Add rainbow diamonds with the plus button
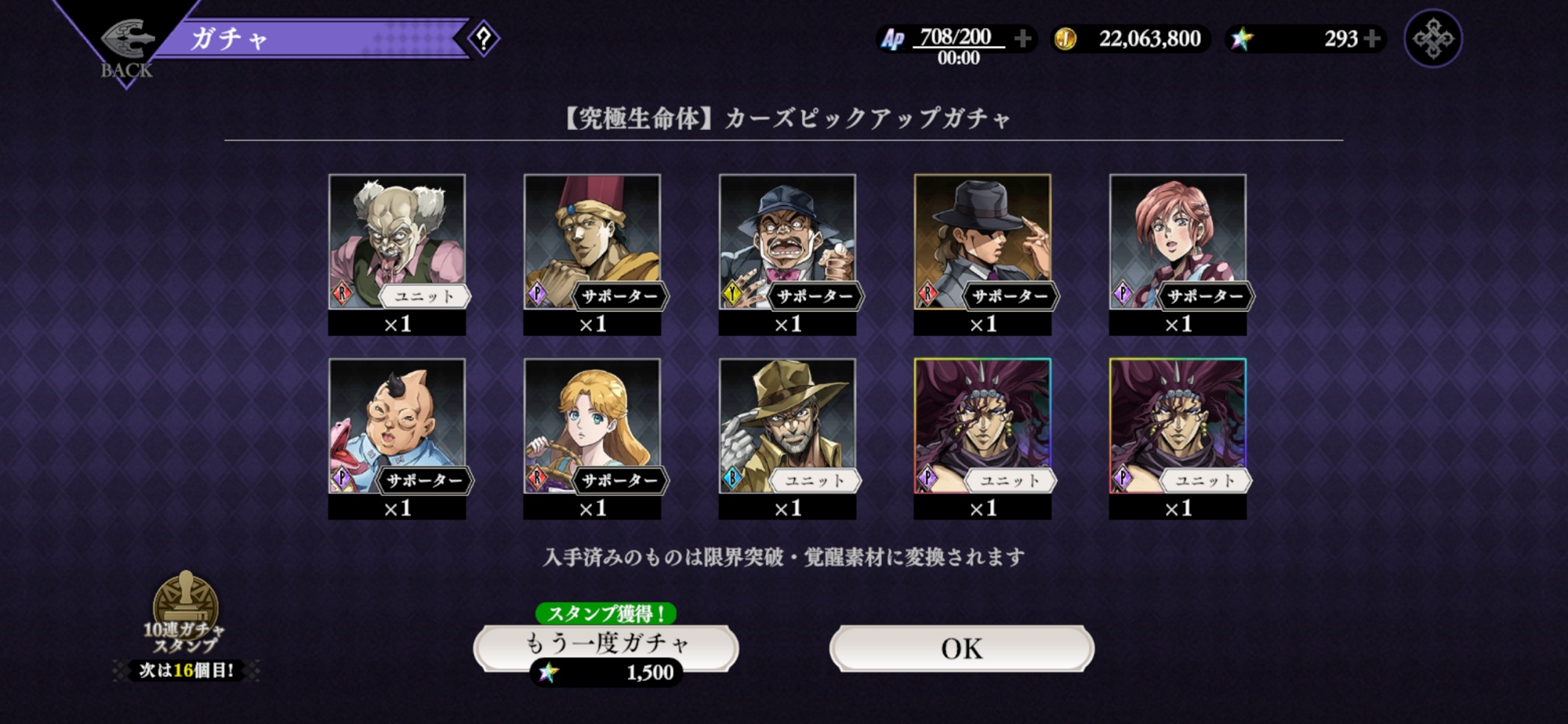Screen dimensions: 1568x724 pos(1372,38)
